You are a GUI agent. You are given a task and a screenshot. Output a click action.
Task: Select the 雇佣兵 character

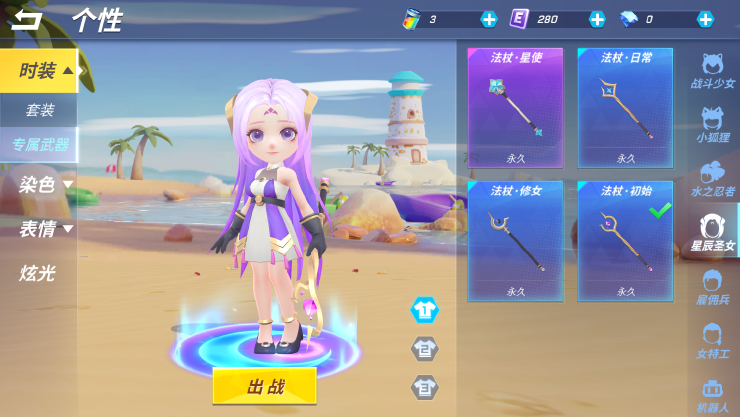click(713, 288)
